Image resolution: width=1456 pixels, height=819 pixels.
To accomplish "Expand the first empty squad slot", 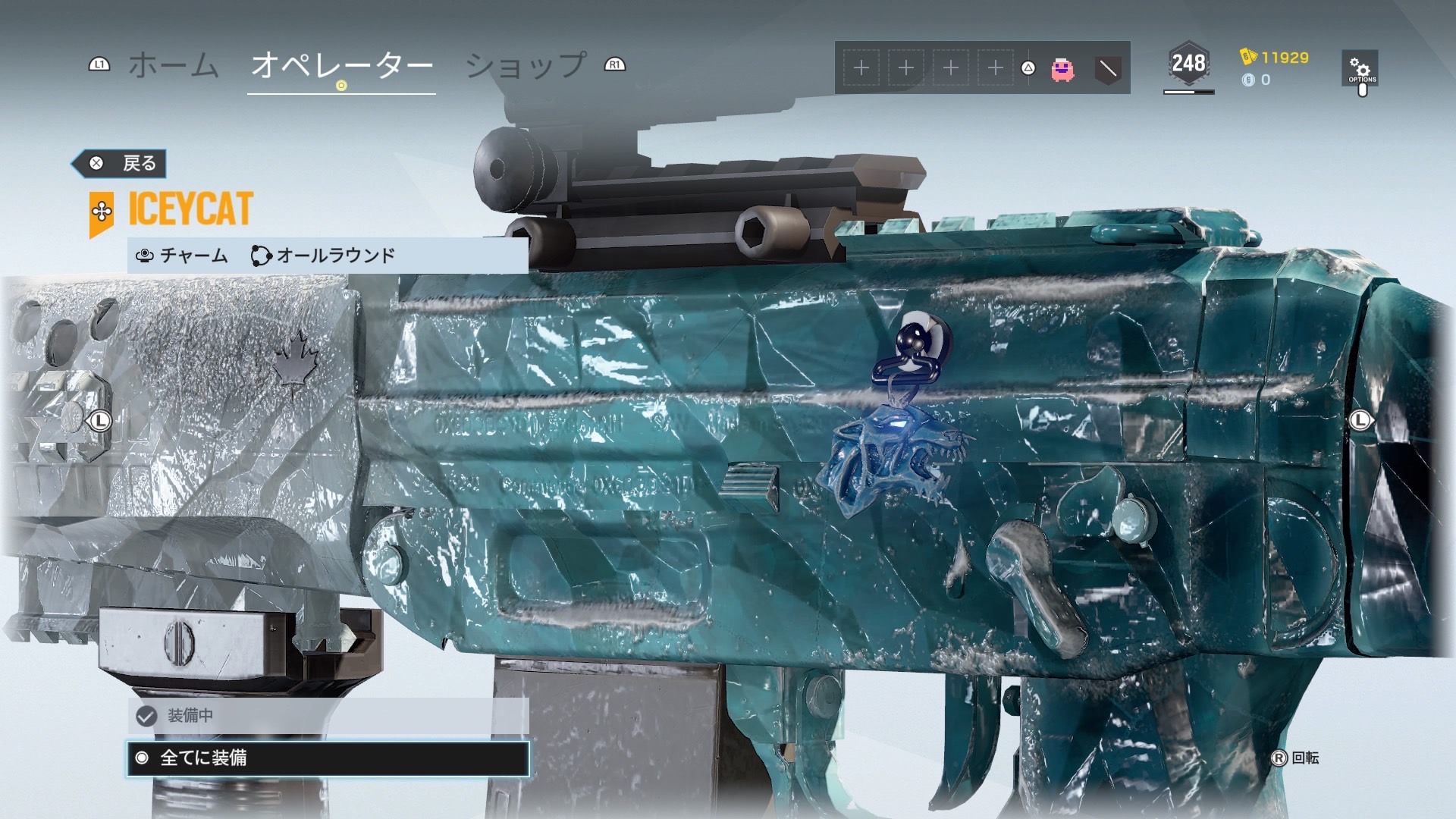I will 861,67.
